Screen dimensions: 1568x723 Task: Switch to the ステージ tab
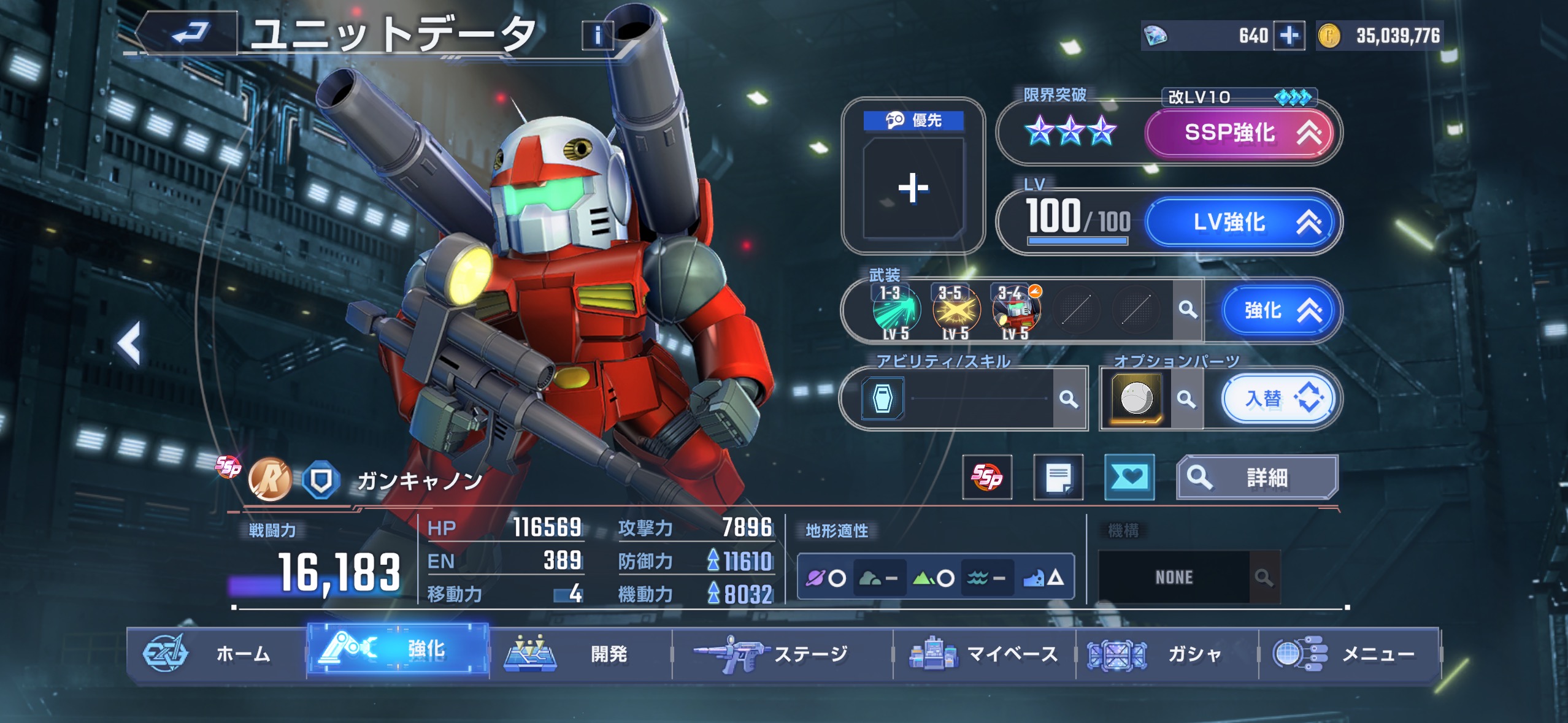point(782,654)
